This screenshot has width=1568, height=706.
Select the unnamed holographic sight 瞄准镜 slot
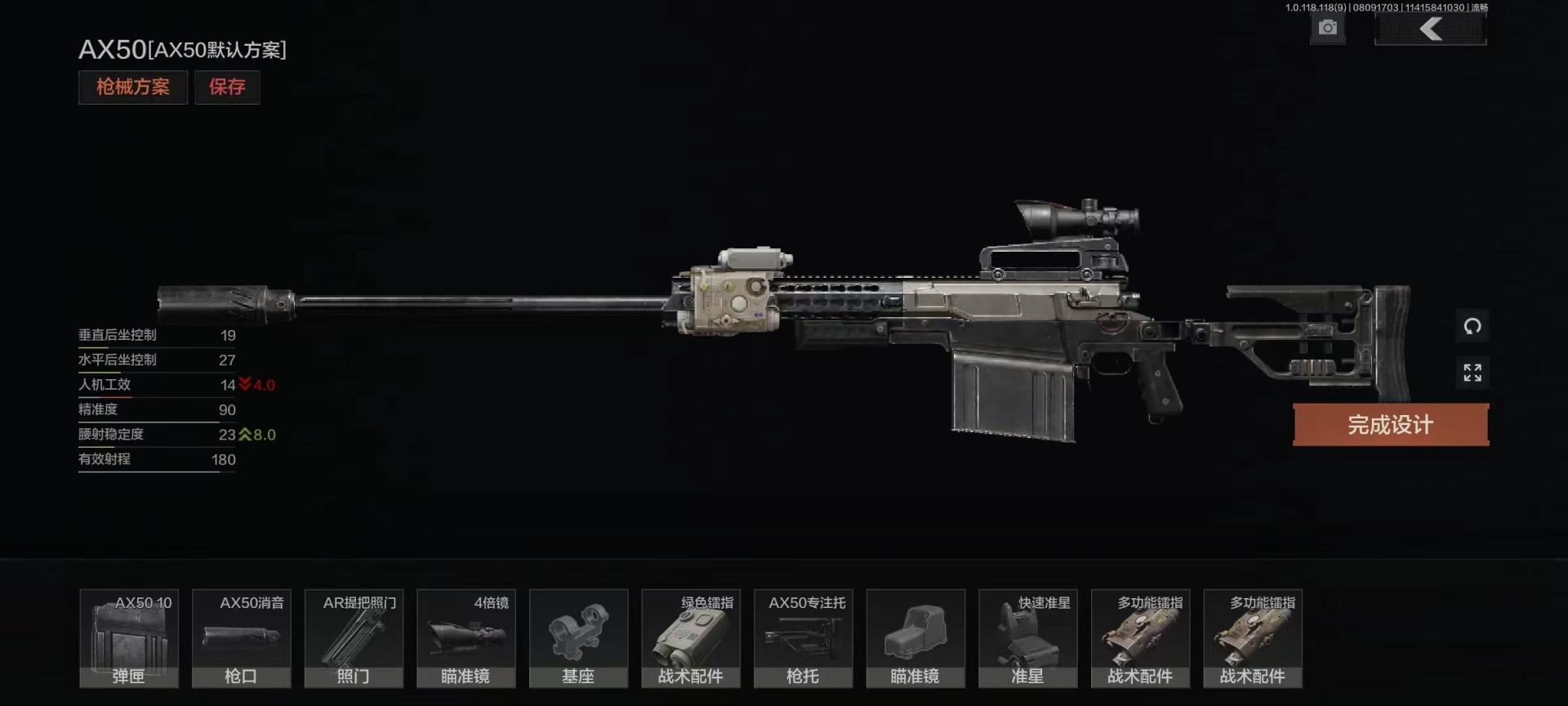915,639
